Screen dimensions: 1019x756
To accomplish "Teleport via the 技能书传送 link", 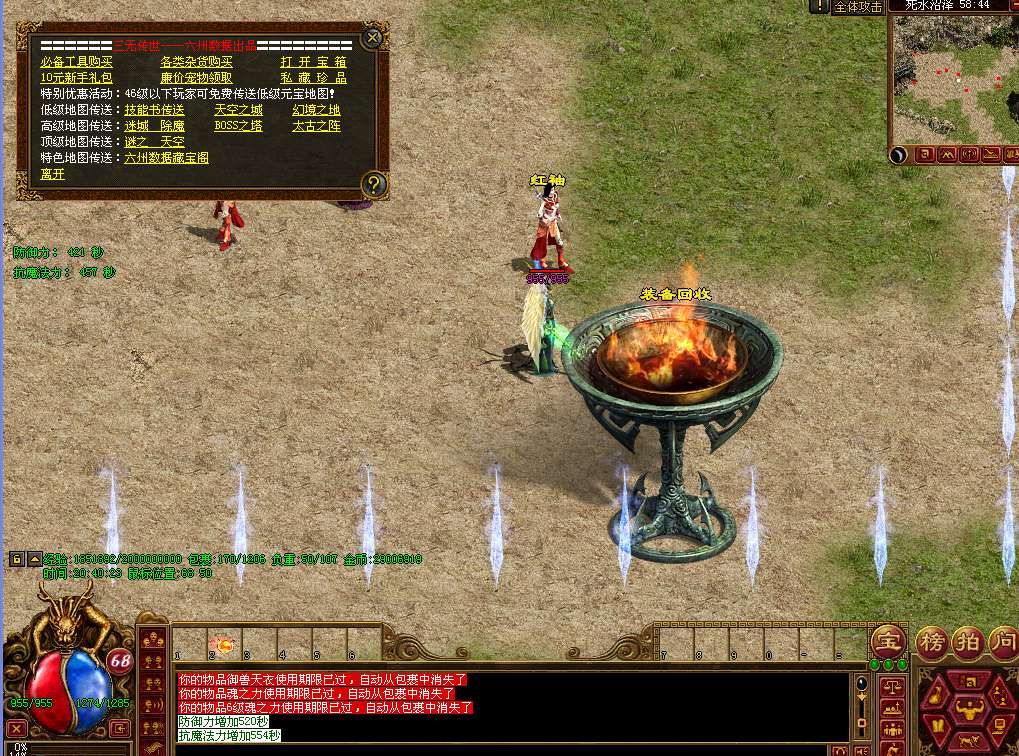I will coord(154,110).
